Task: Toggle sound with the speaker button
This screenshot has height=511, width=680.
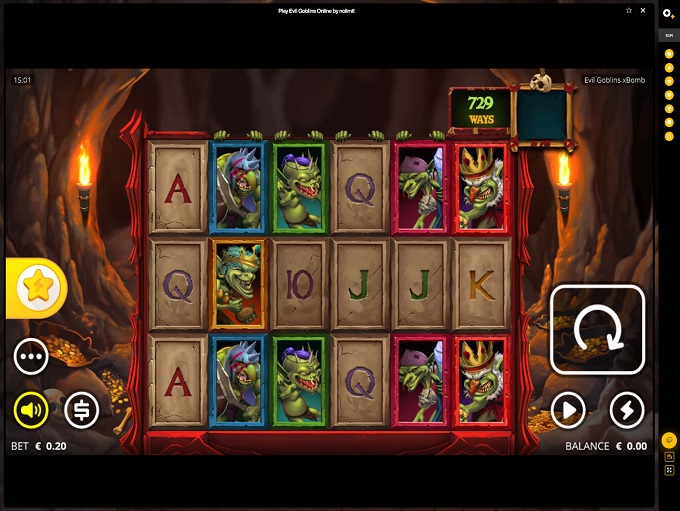Action: (31, 409)
